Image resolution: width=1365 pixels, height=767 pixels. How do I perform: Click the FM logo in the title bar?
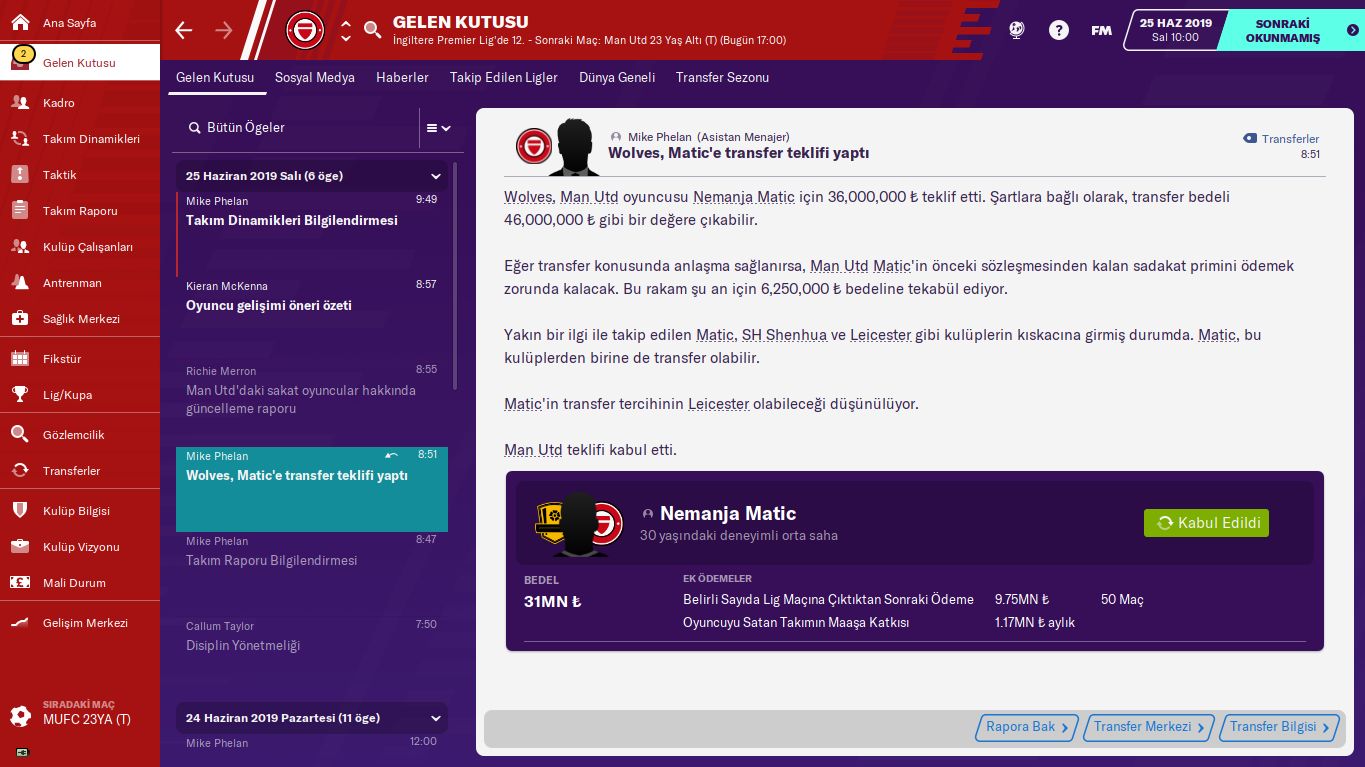pos(1100,30)
